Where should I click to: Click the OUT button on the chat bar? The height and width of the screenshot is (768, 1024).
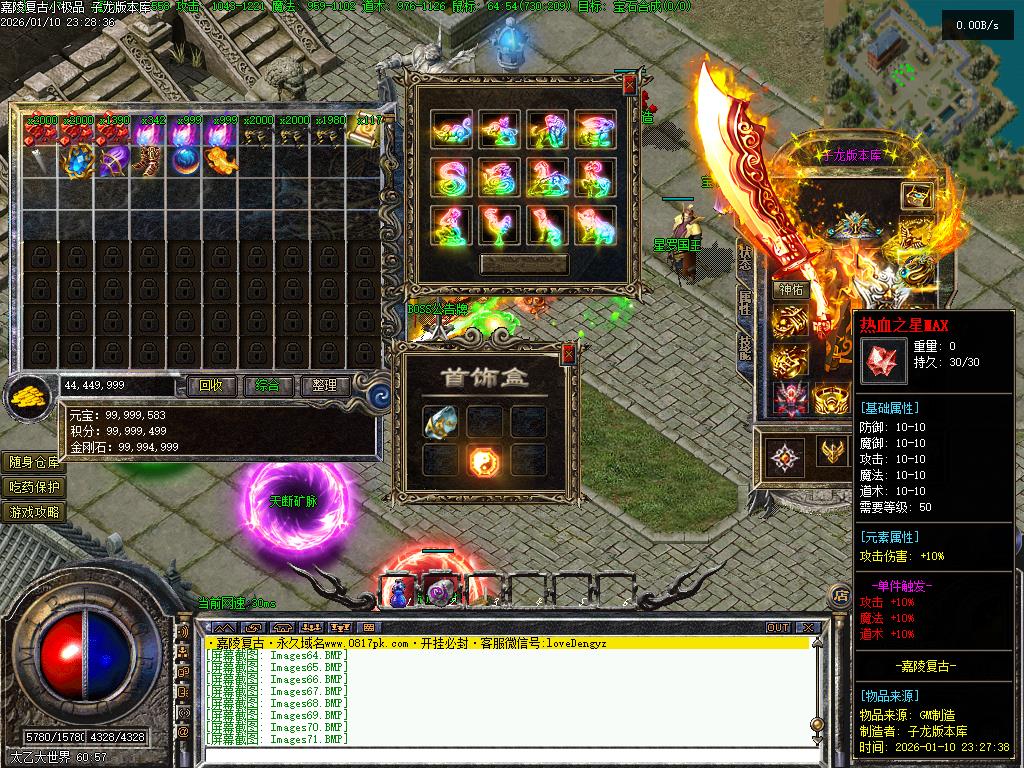pyautogui.click(x=778, y=628)
